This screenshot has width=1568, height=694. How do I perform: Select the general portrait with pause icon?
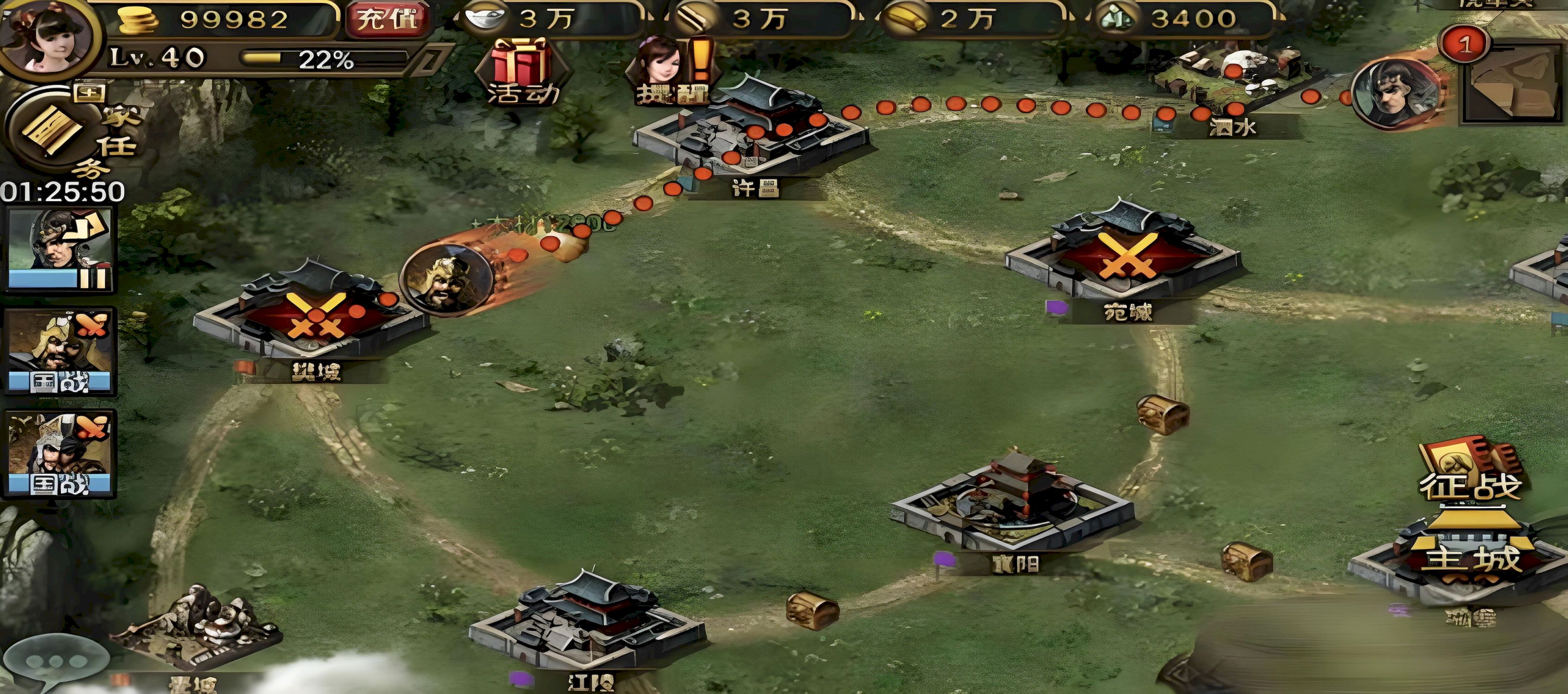[x=60, y=250]
